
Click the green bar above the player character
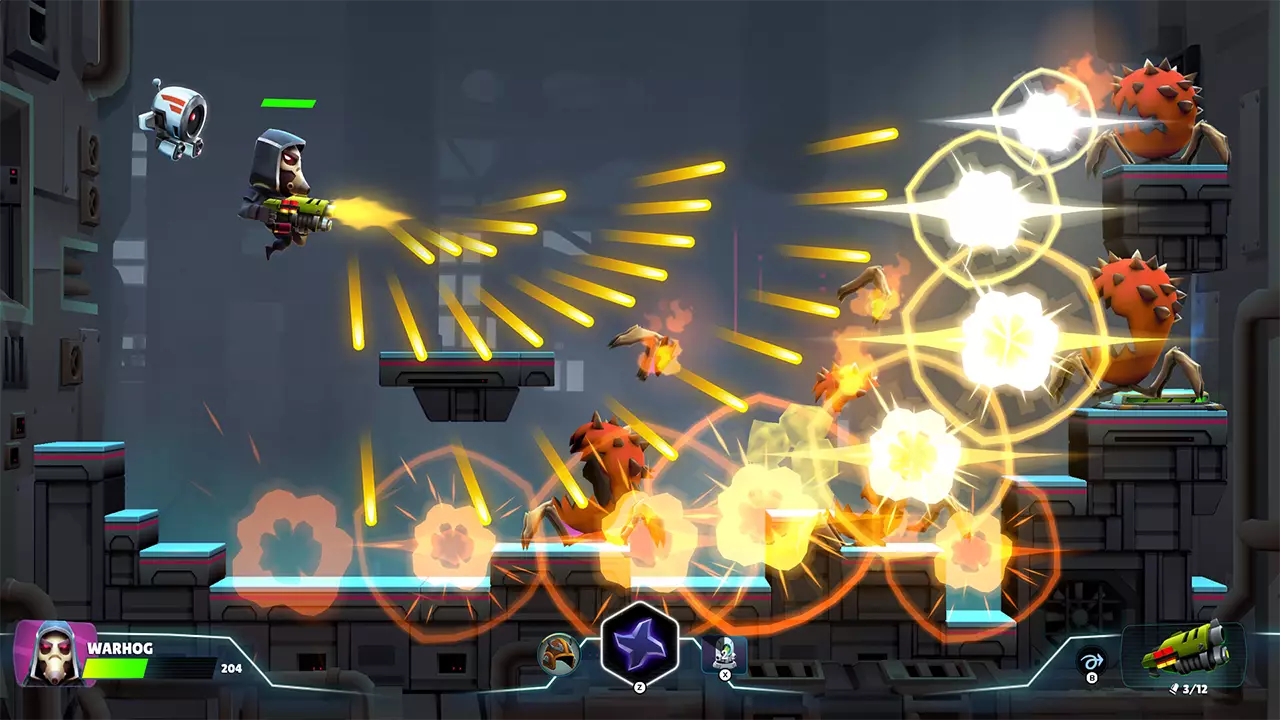[x=287, y=102]
